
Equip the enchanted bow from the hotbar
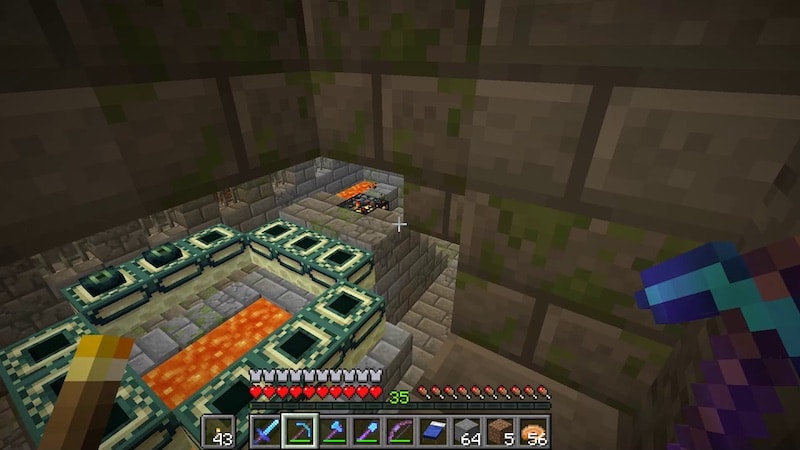coord(400,432)
